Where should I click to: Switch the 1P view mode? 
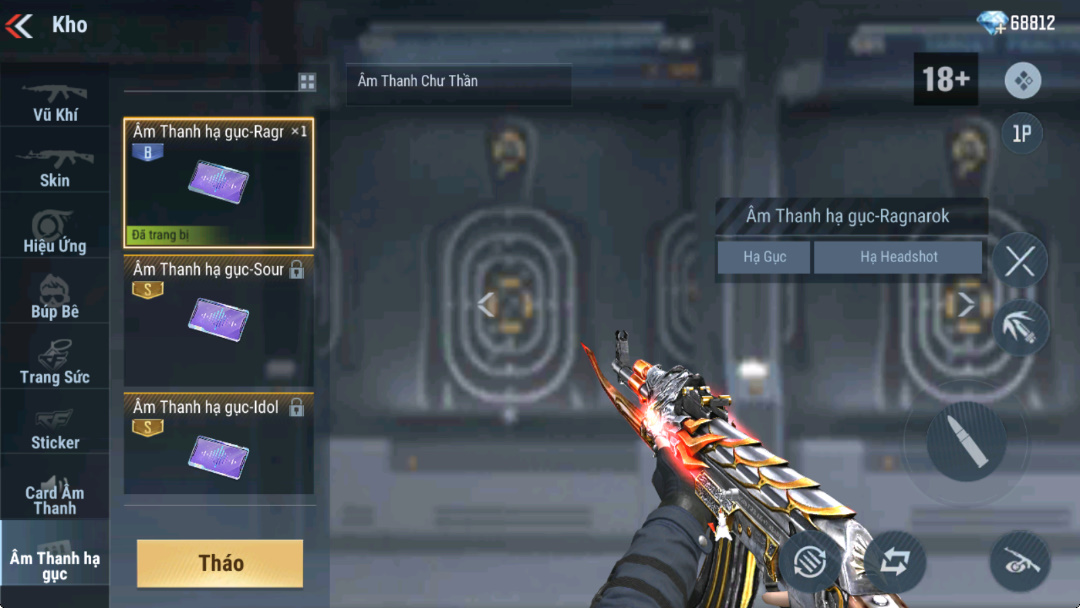1021,134
